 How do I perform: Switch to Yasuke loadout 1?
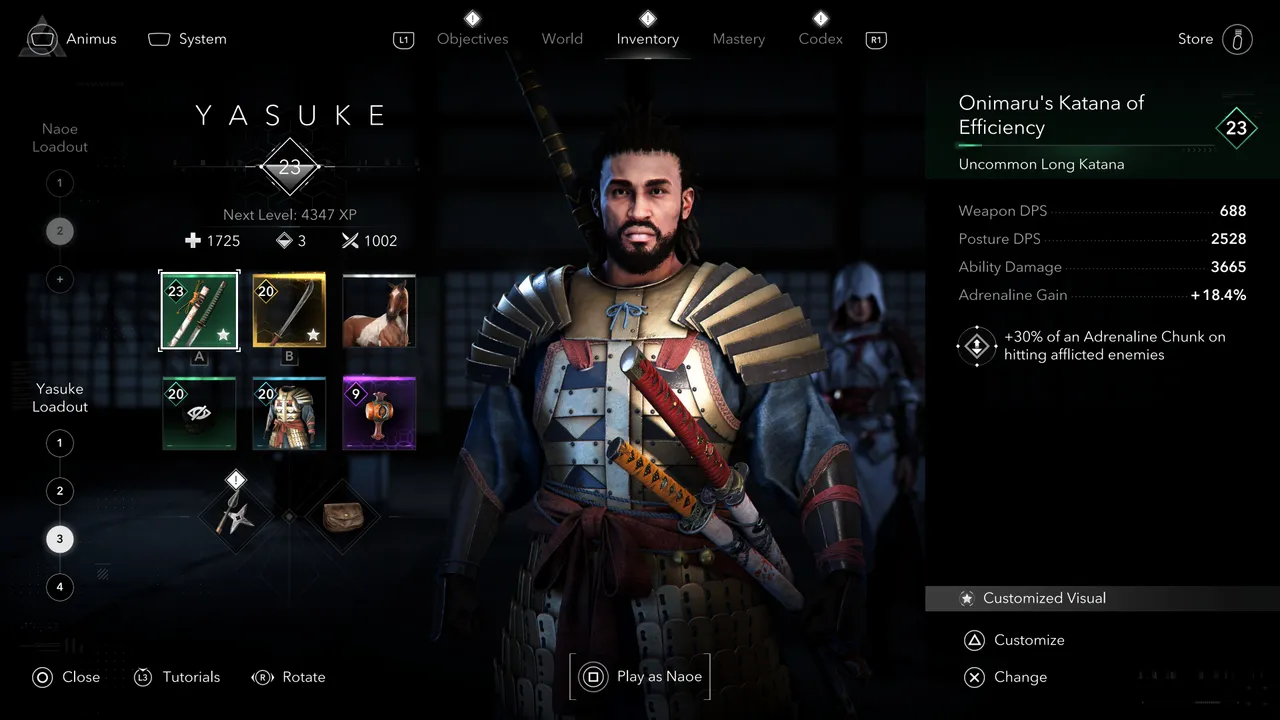(59, 443)
